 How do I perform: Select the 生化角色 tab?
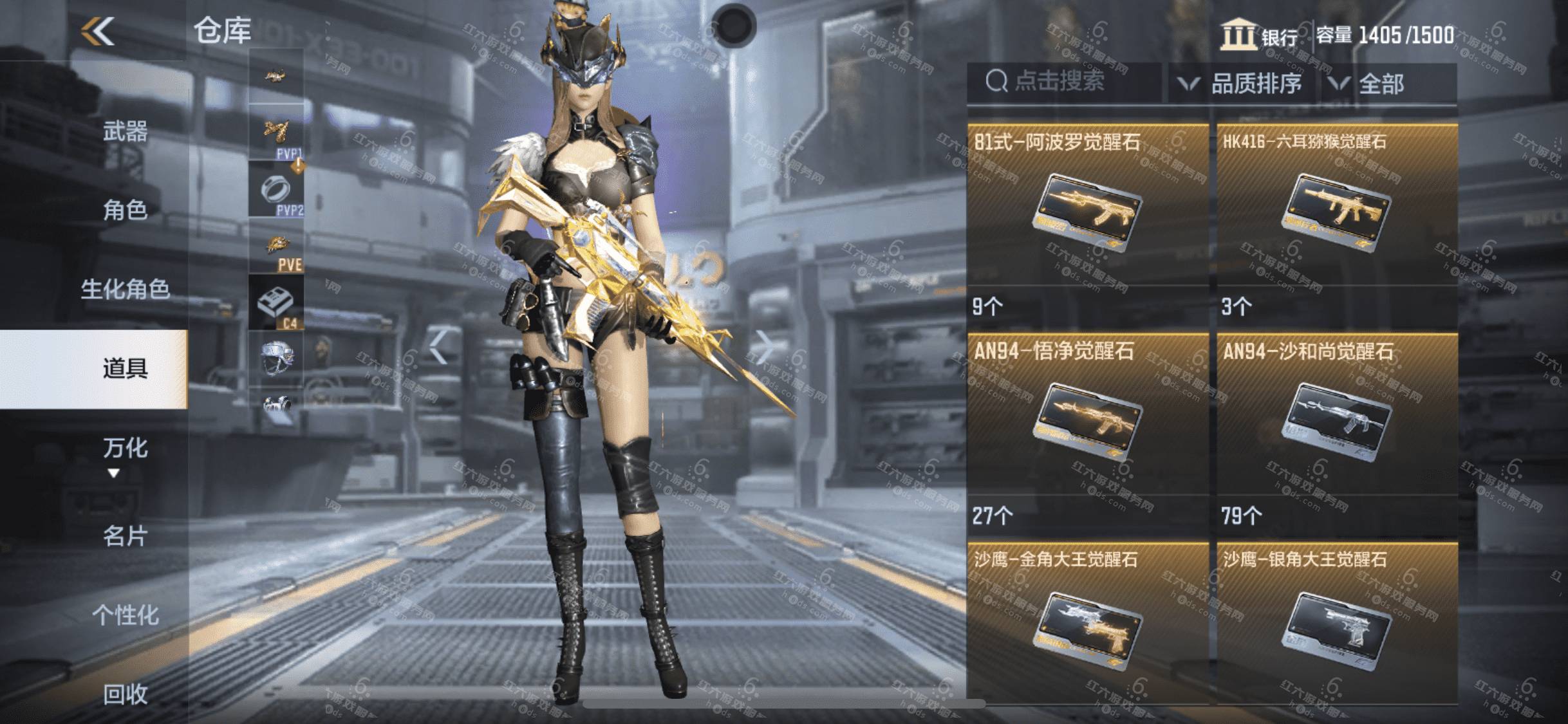click(125, 290)
